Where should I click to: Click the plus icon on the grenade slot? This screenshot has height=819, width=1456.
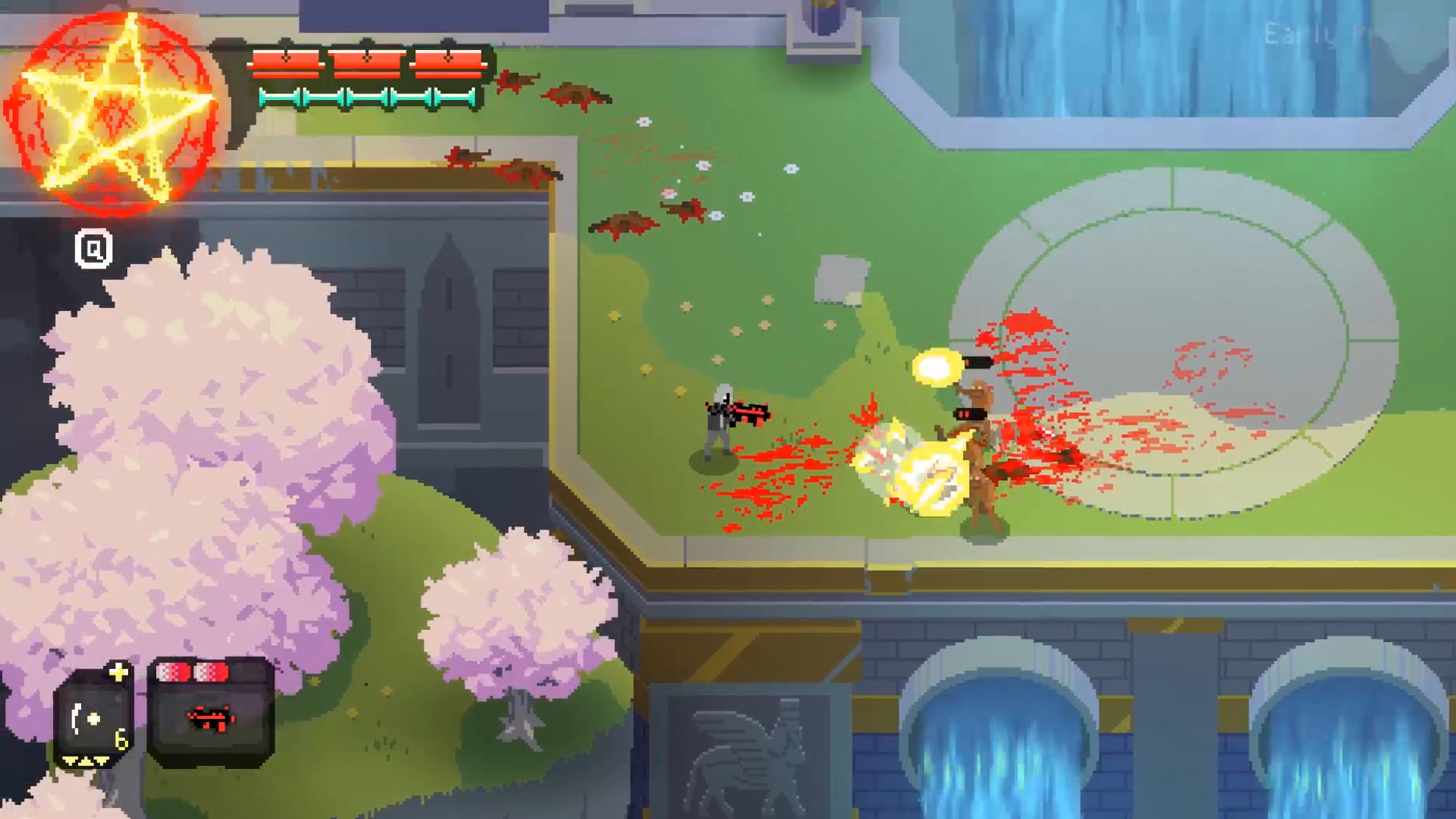click(119, 671)
